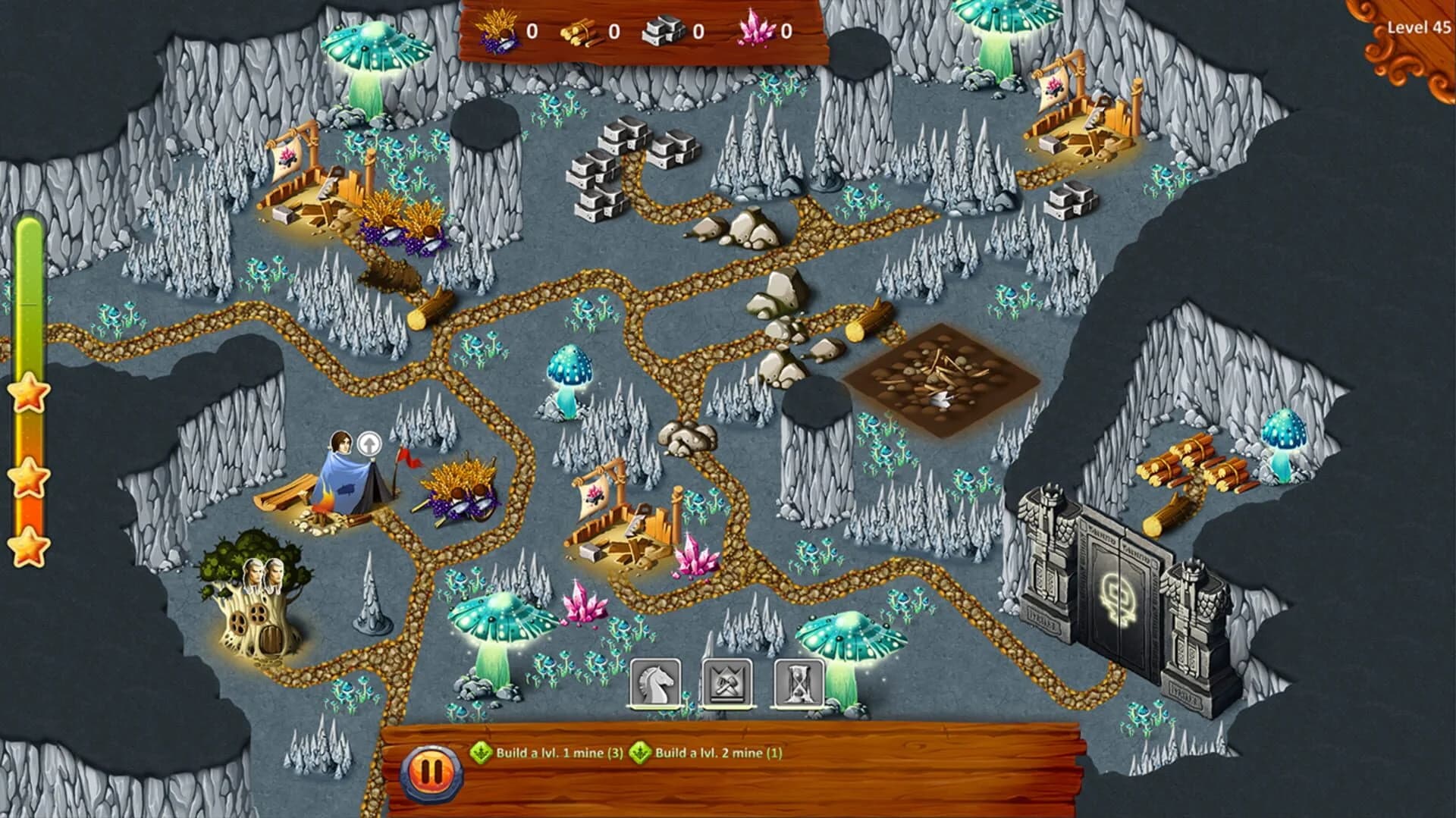Toggle the upgrade arrow above the worker camp
Image resolution: width=1456 pixels, height=818 pixels.
369,444
